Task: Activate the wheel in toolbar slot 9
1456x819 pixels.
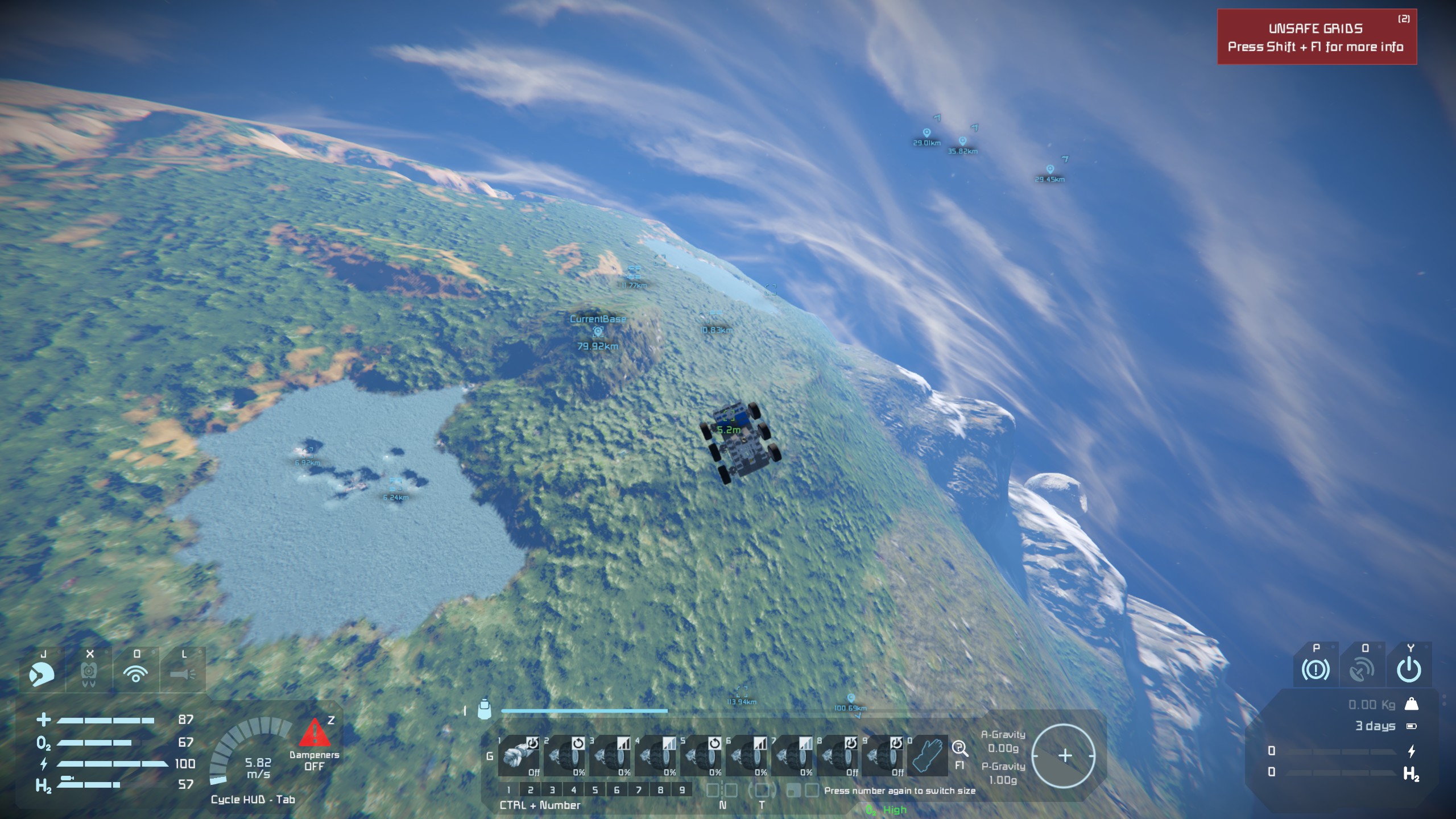Action: pyautogui.click(x=882, y=756)
